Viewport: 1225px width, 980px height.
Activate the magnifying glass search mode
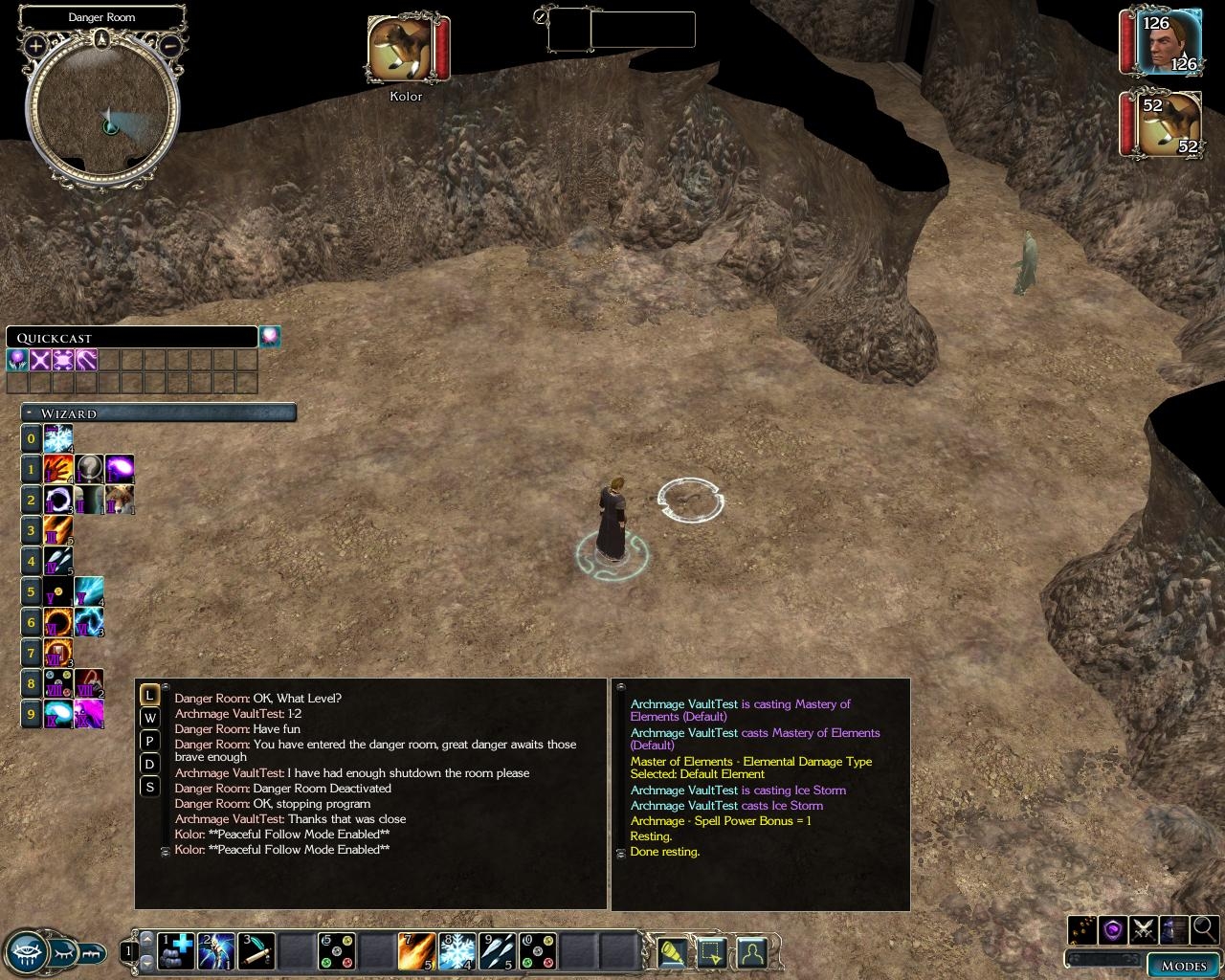(x=1205, y=928)
